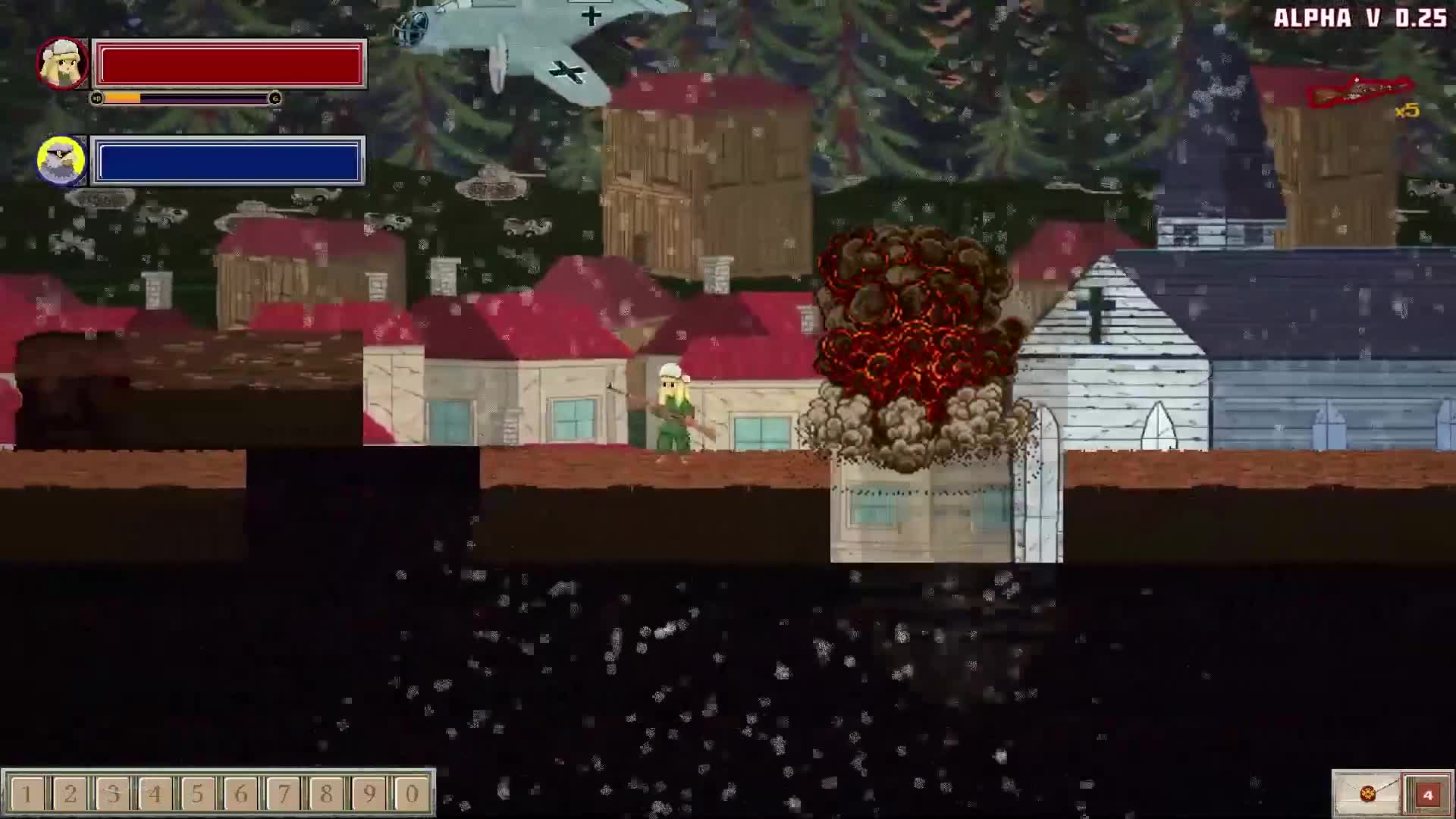
Task: Select hotbar slot 7
Action: [283, 793]
